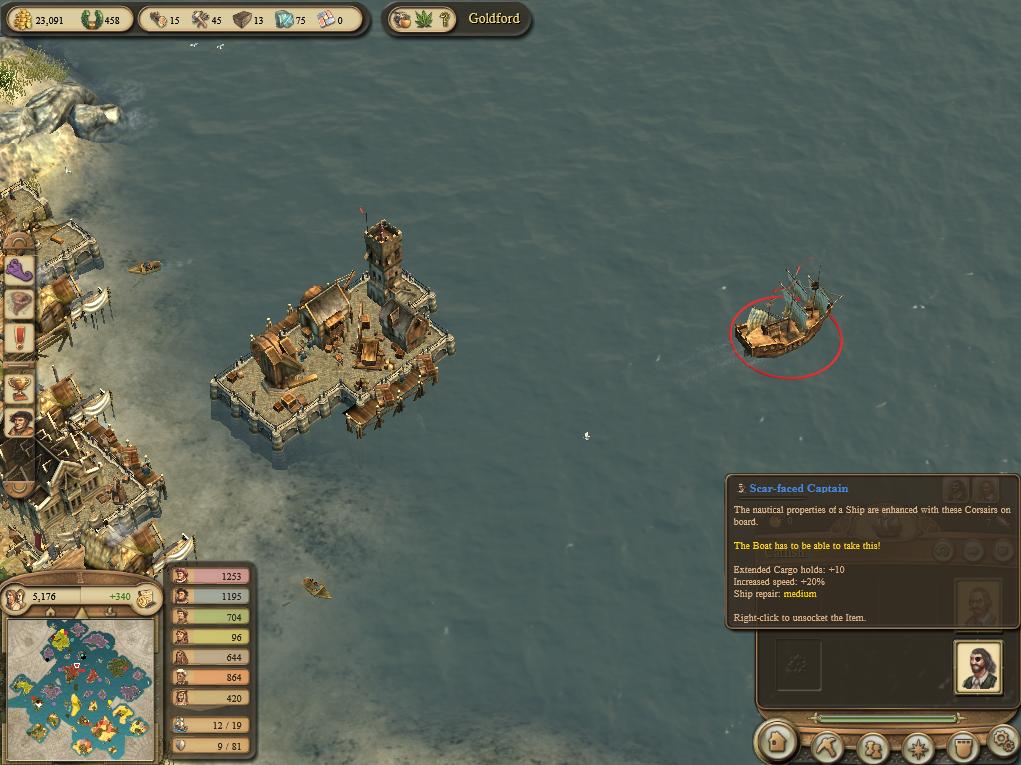Click the compass star button
Screen dimensions: 1021x765
pos(918,746)
